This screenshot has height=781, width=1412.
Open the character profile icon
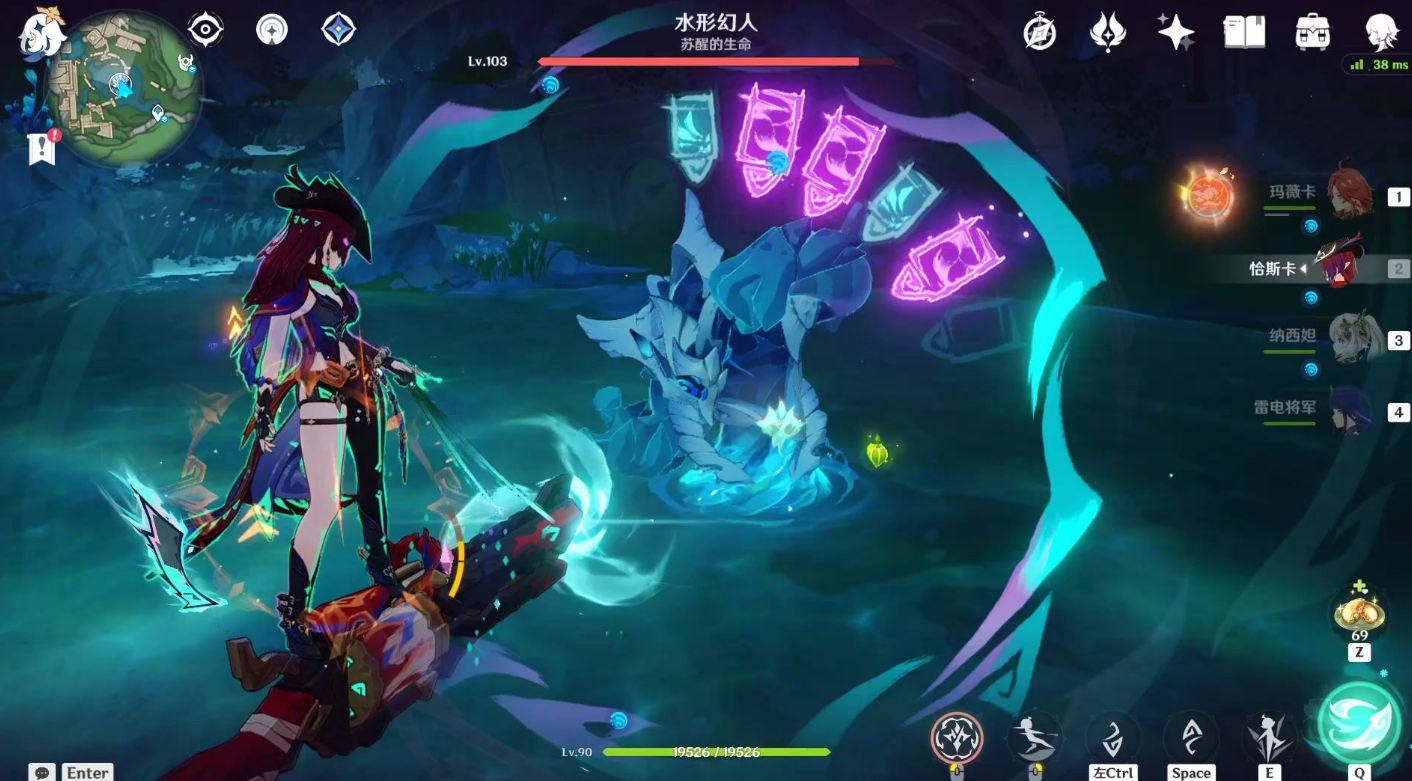coord(1382,32)
